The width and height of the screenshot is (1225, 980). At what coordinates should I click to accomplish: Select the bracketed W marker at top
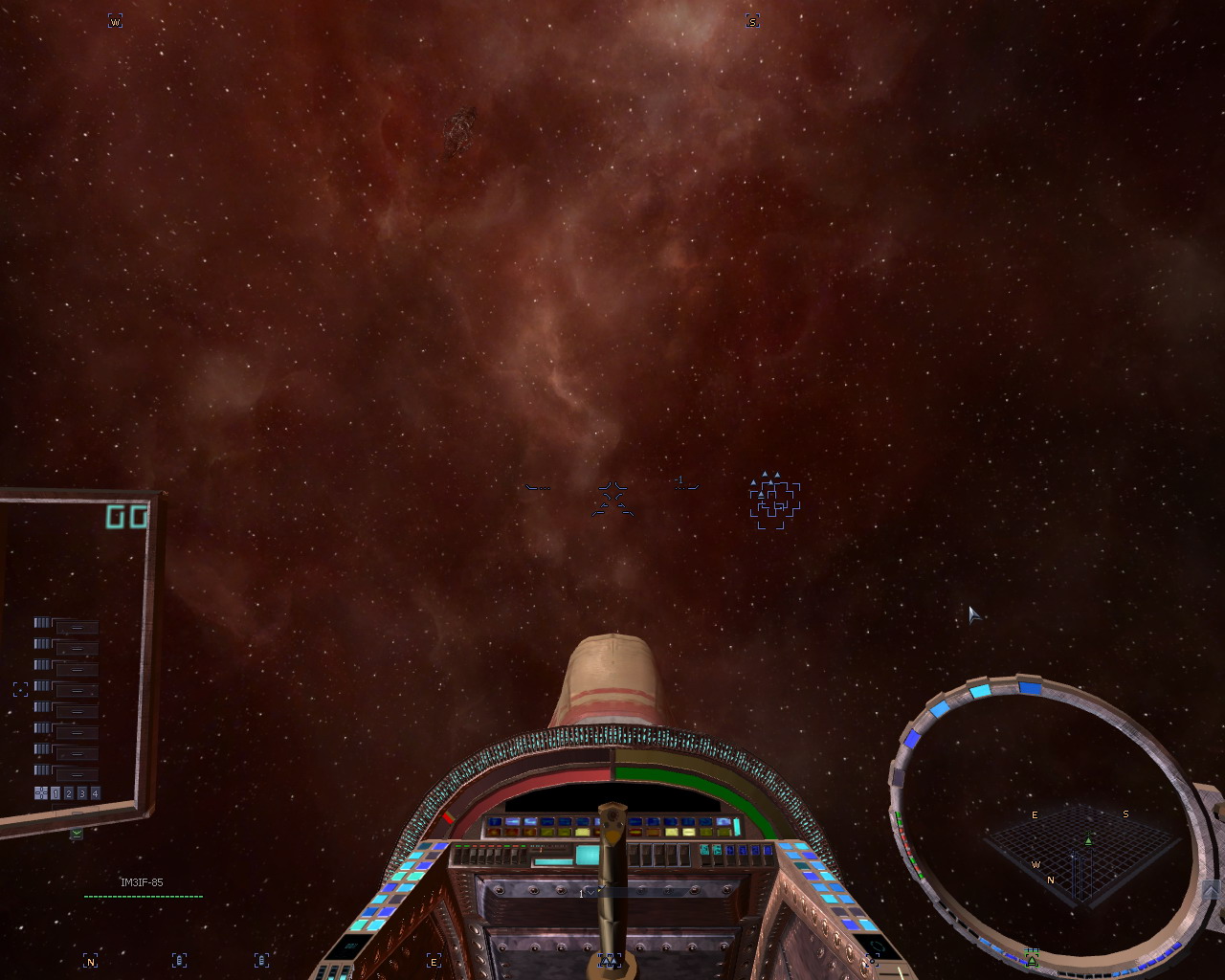[115, 21]
